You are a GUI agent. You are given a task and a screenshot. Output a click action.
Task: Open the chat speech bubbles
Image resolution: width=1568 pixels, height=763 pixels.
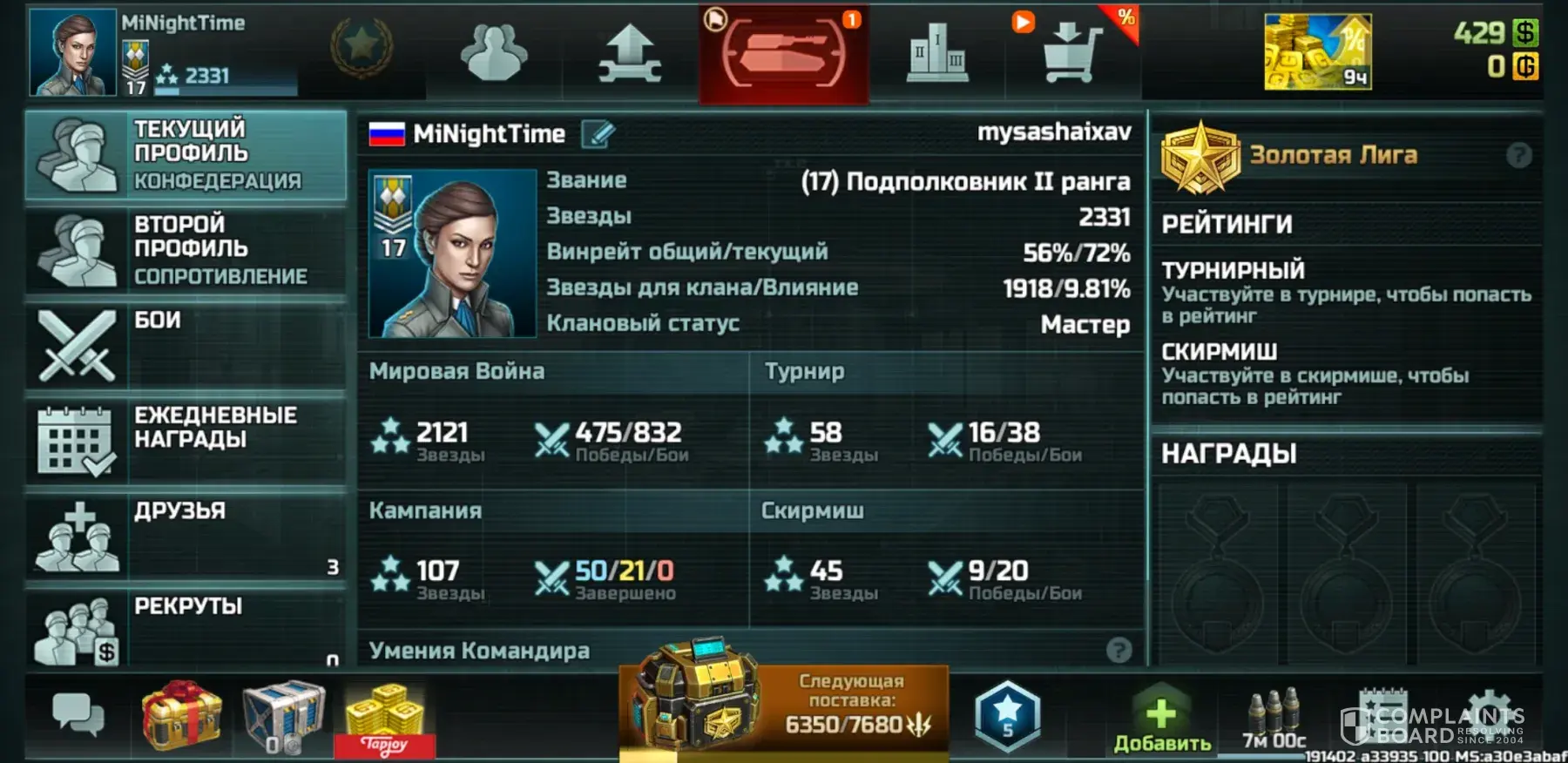tap(78, 715)
